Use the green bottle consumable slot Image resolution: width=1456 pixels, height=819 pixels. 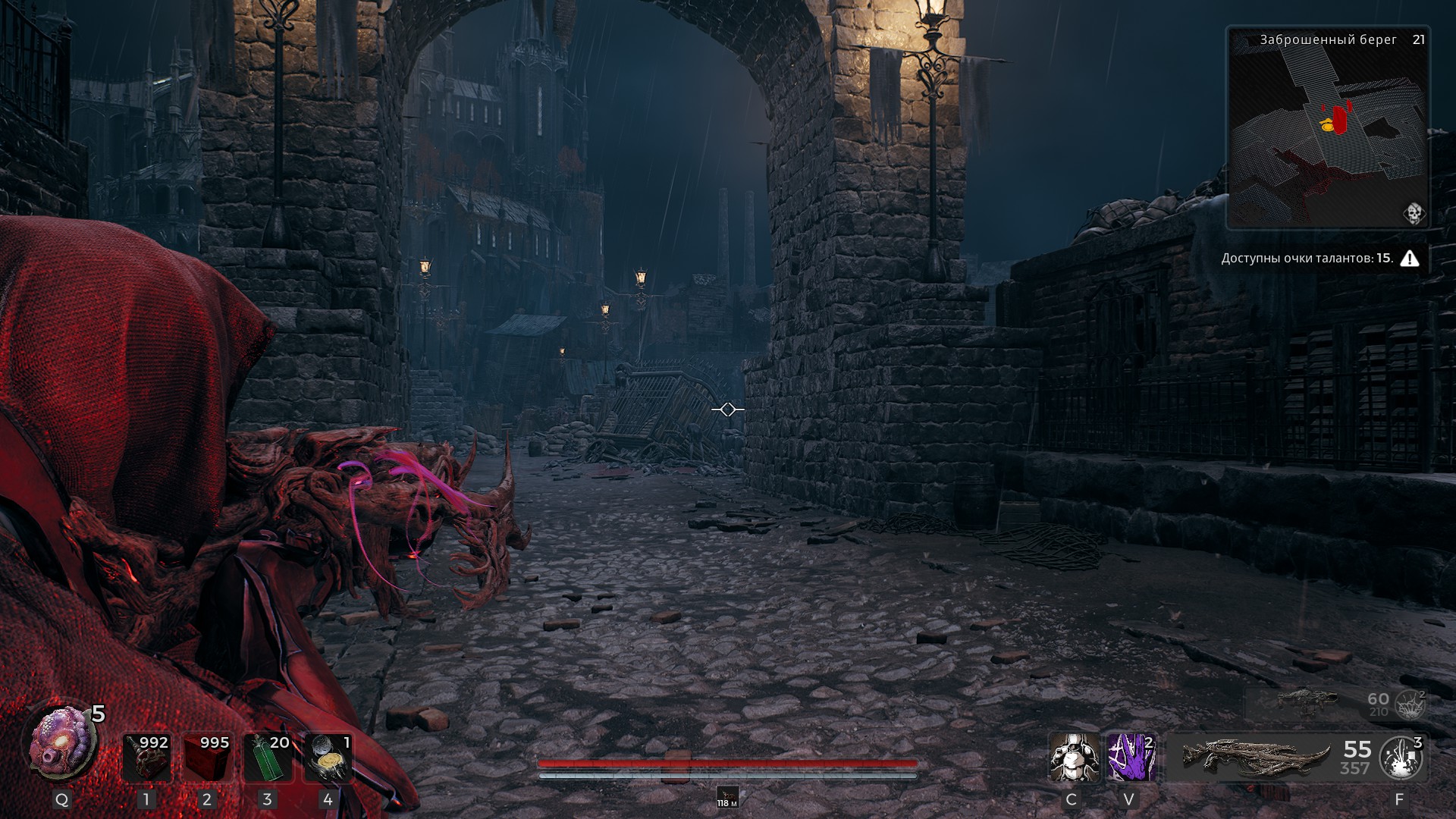(267, 757)
